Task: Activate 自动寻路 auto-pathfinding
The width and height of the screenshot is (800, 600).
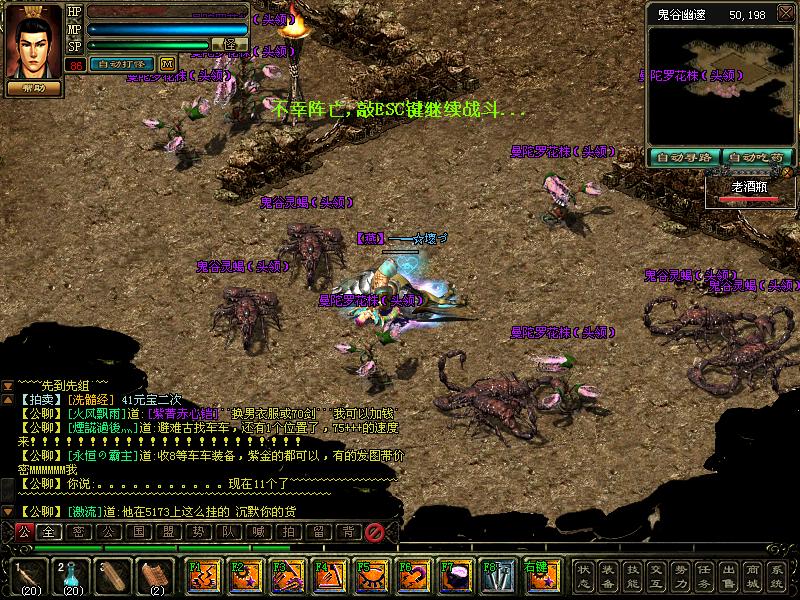Action: 683,157
